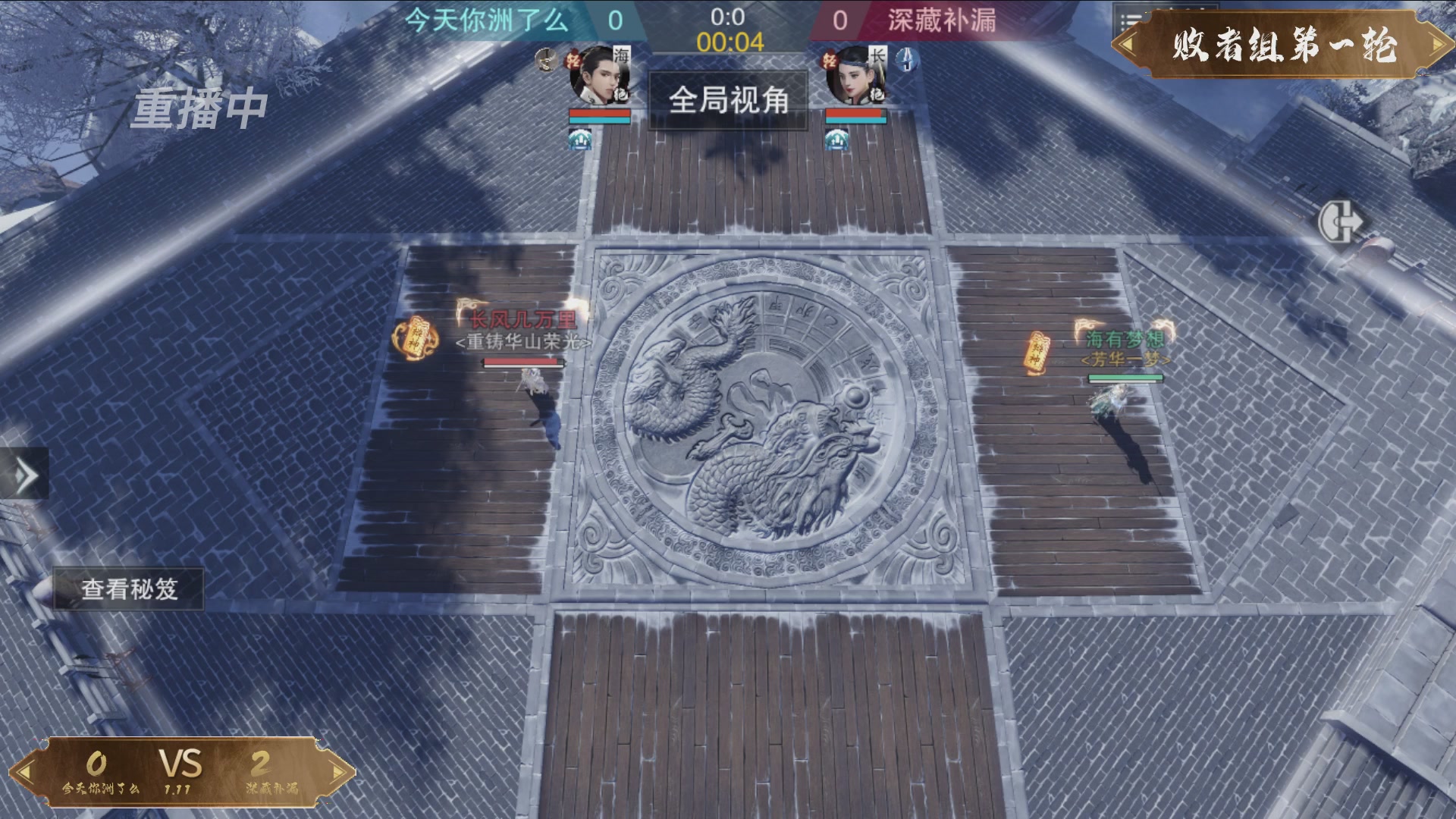Select the 轻 badge on the left player portrait
The image size is (1456, 819).
coord(573,59)
